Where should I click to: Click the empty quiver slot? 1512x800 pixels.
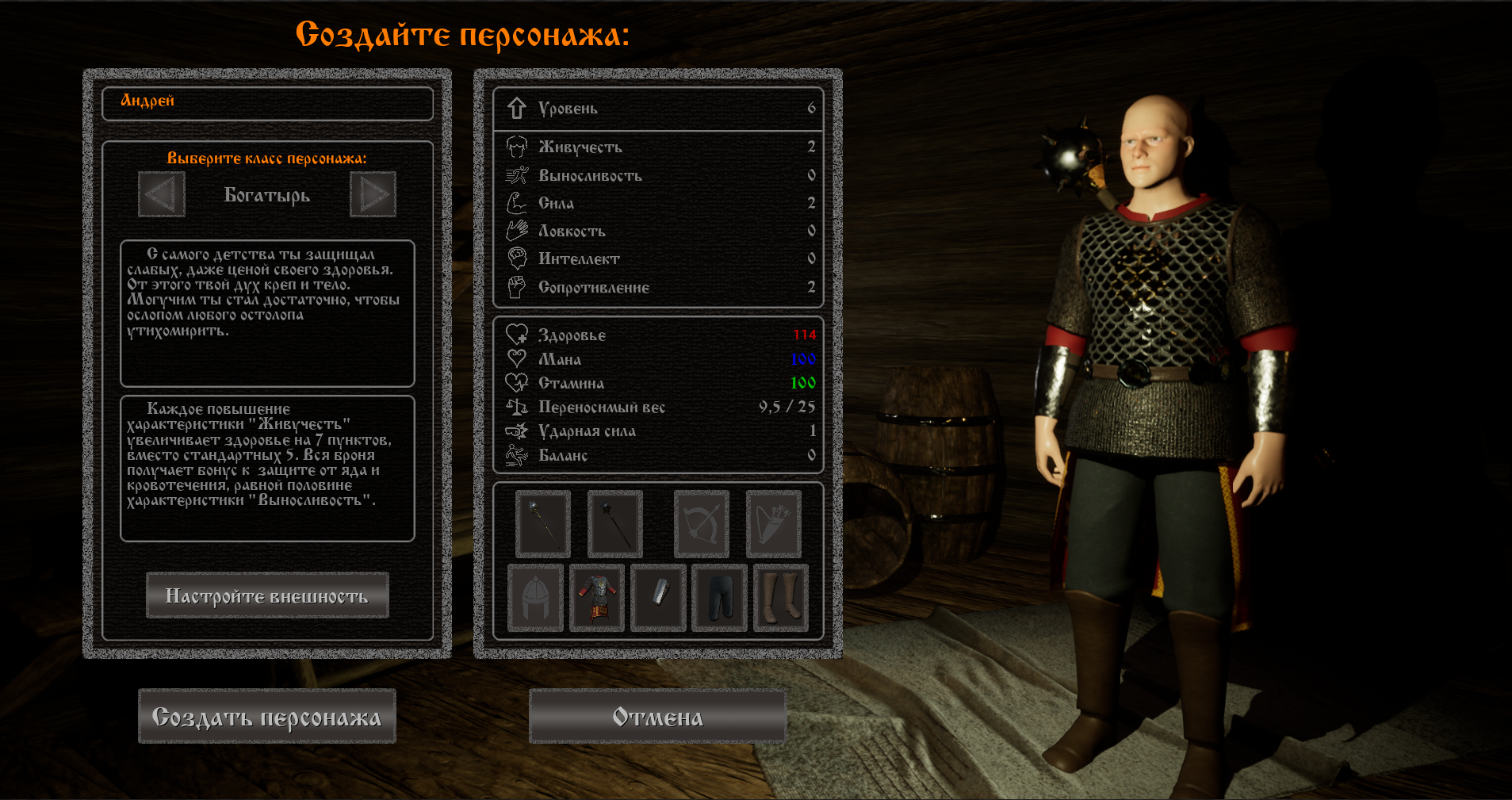pos(774,524)
